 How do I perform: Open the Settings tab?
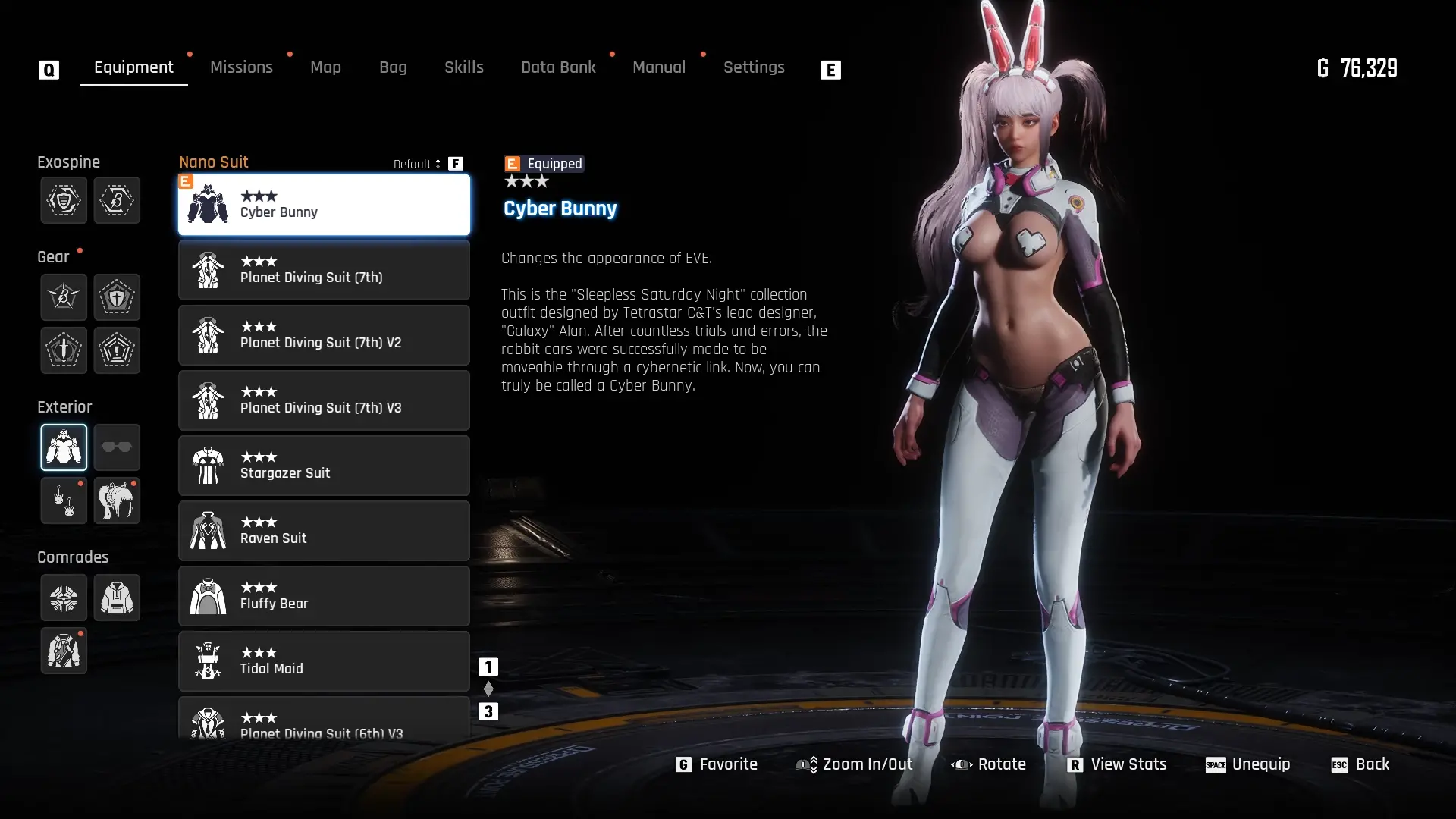pos(753,67)
